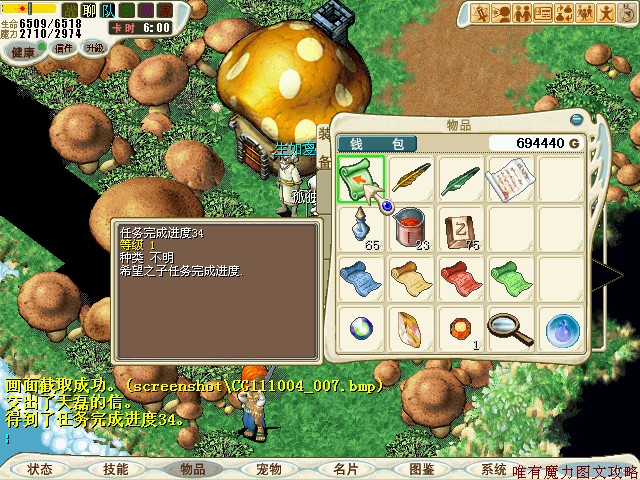Pick the blue potion bottle stack
This screenshot has width=640, height=480.
pos(361,229)
